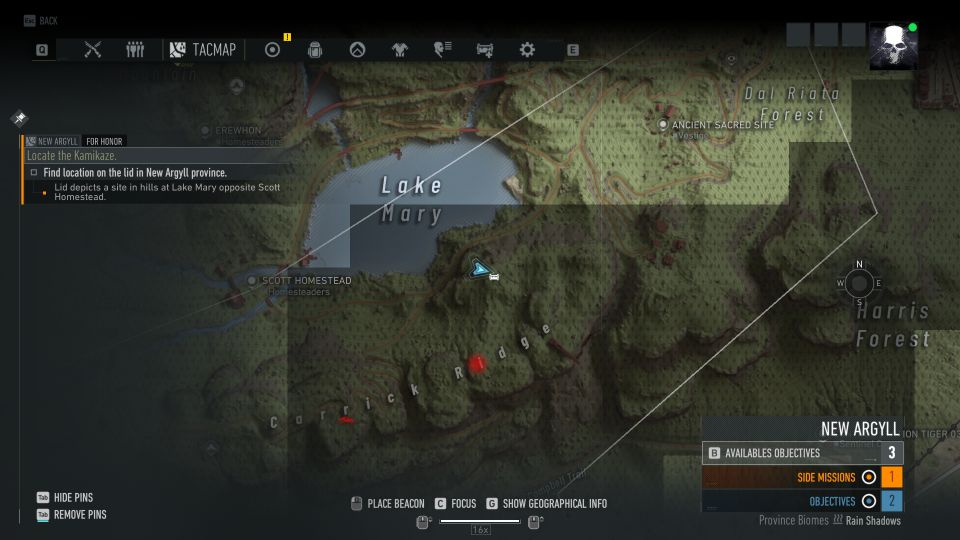Click the Erewhon location marker
This screenshot has width=960, height=540.
click(205, 130)
